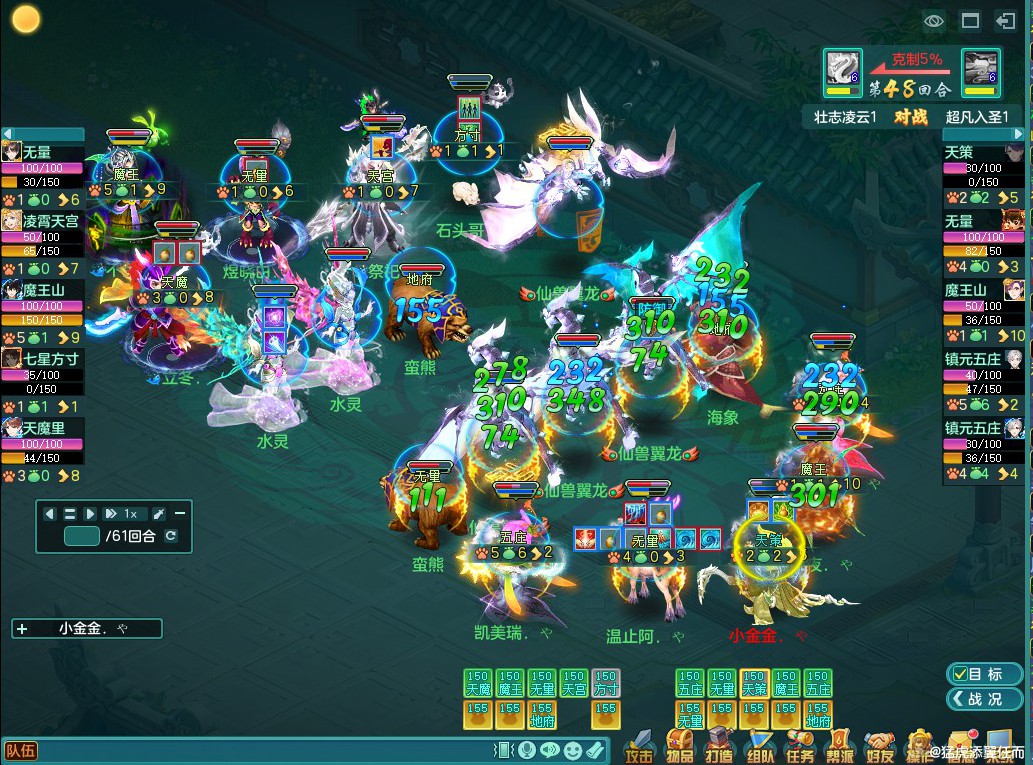This screenshot has width=1033, height=765.
Task: Click the round number input box
Action: pyautogui.click(x=81, y=536)
